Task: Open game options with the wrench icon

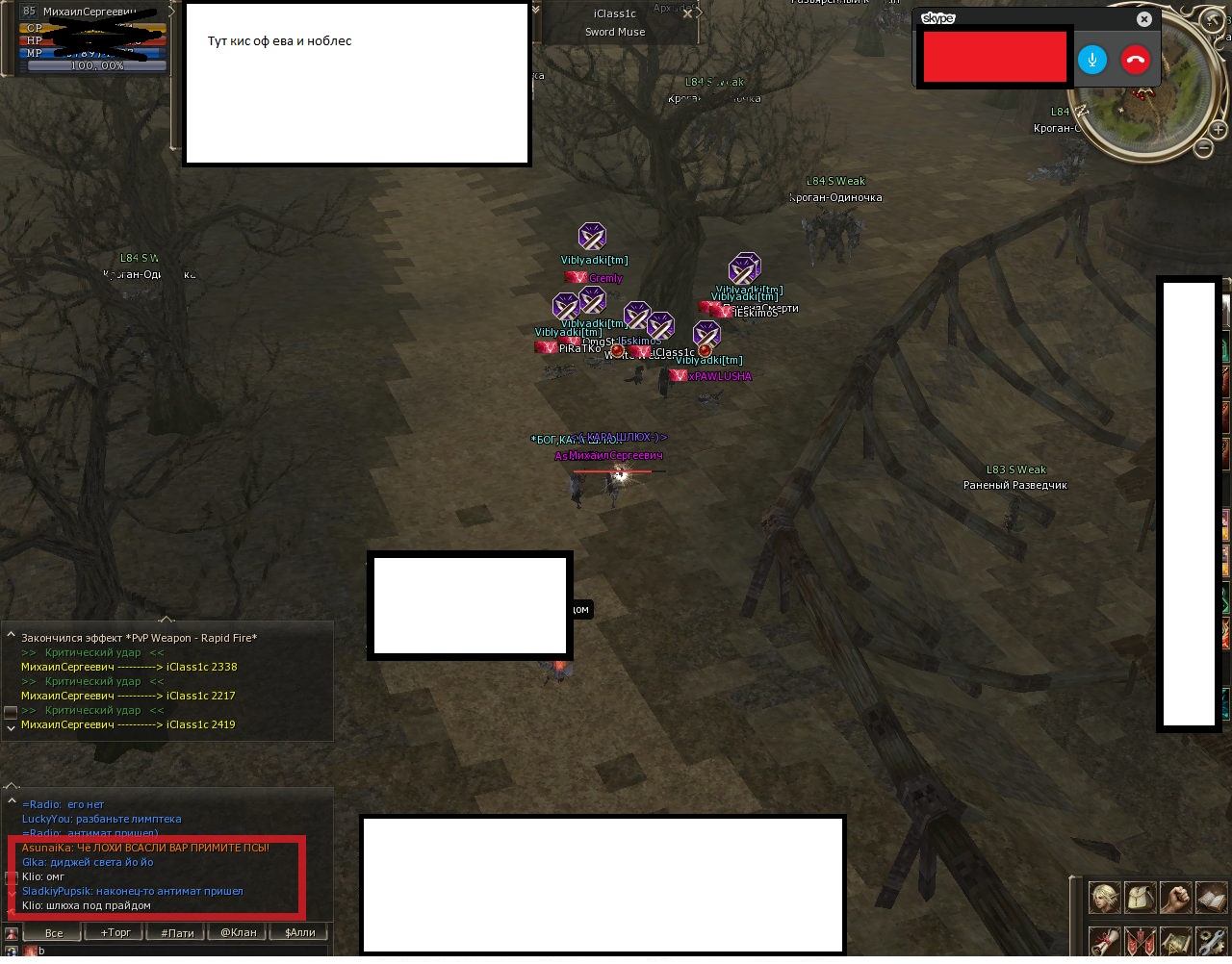Action: click(x=1211, y=940)
